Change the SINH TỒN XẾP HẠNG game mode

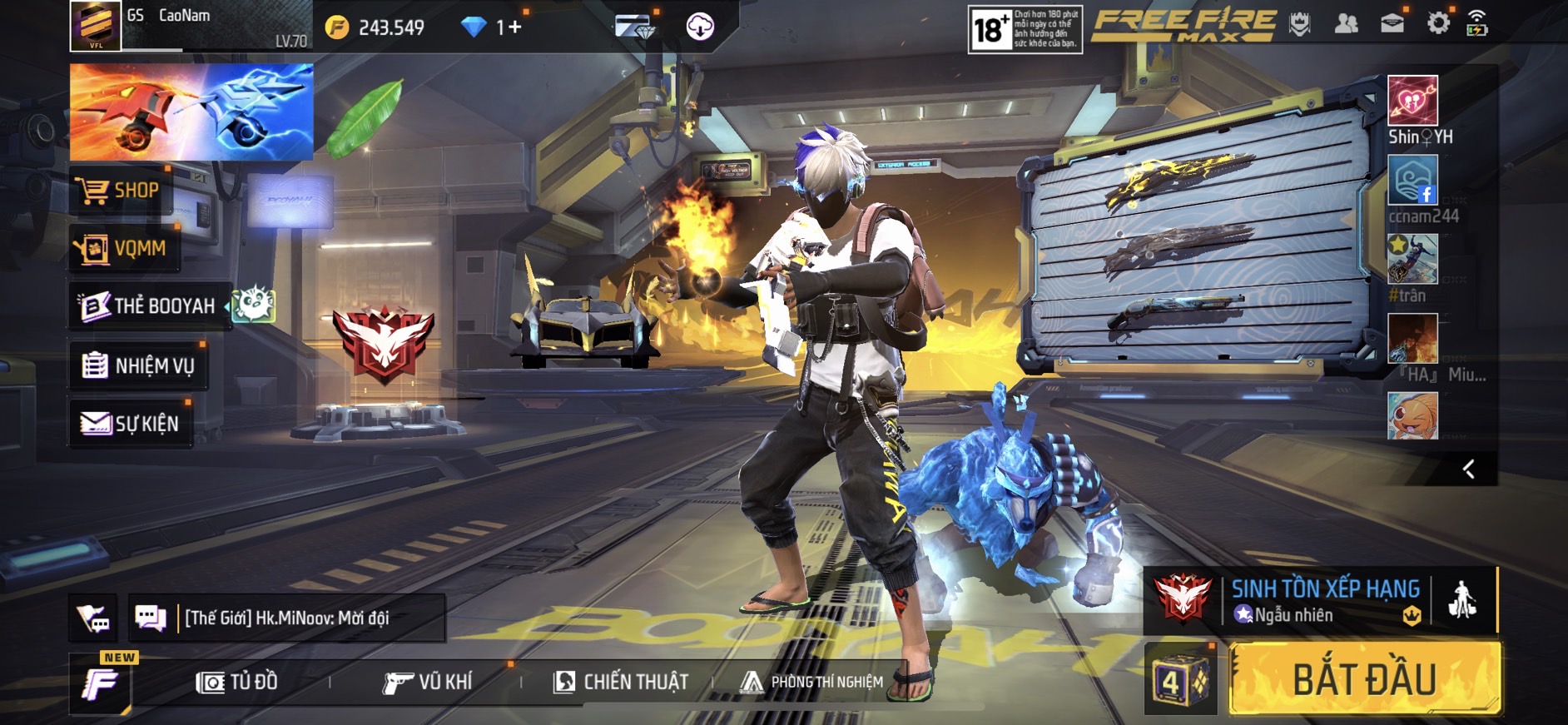coord(1323,600)
